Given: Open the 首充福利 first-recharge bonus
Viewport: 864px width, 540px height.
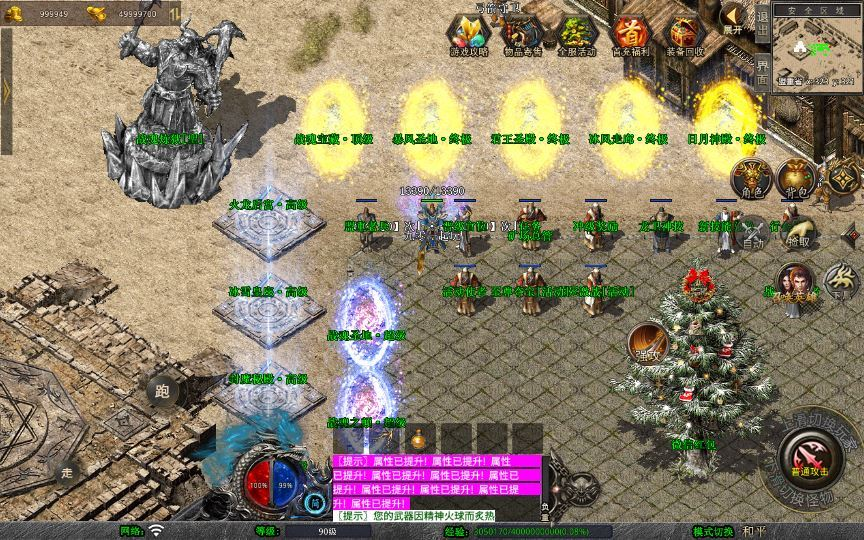Looking at the screenshot, I should click(631, 35).
